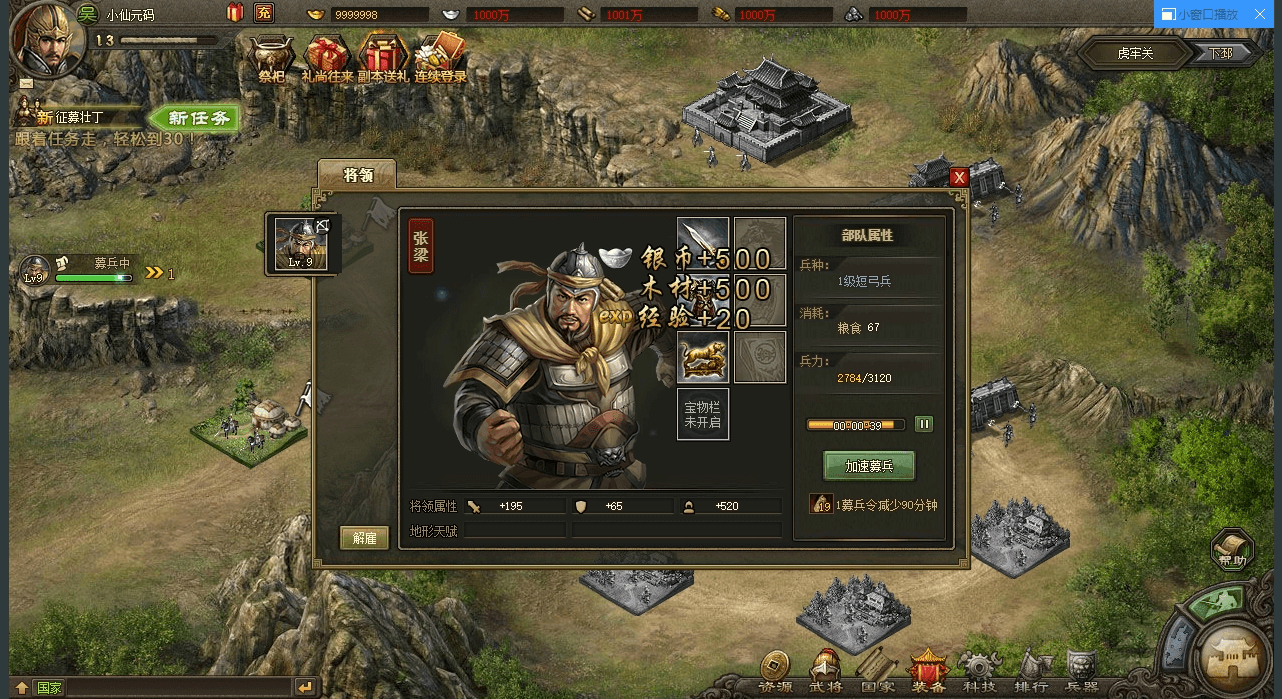Open the 武将 generals menu
The image size is (1282, 699).
[x=826, y=672]
